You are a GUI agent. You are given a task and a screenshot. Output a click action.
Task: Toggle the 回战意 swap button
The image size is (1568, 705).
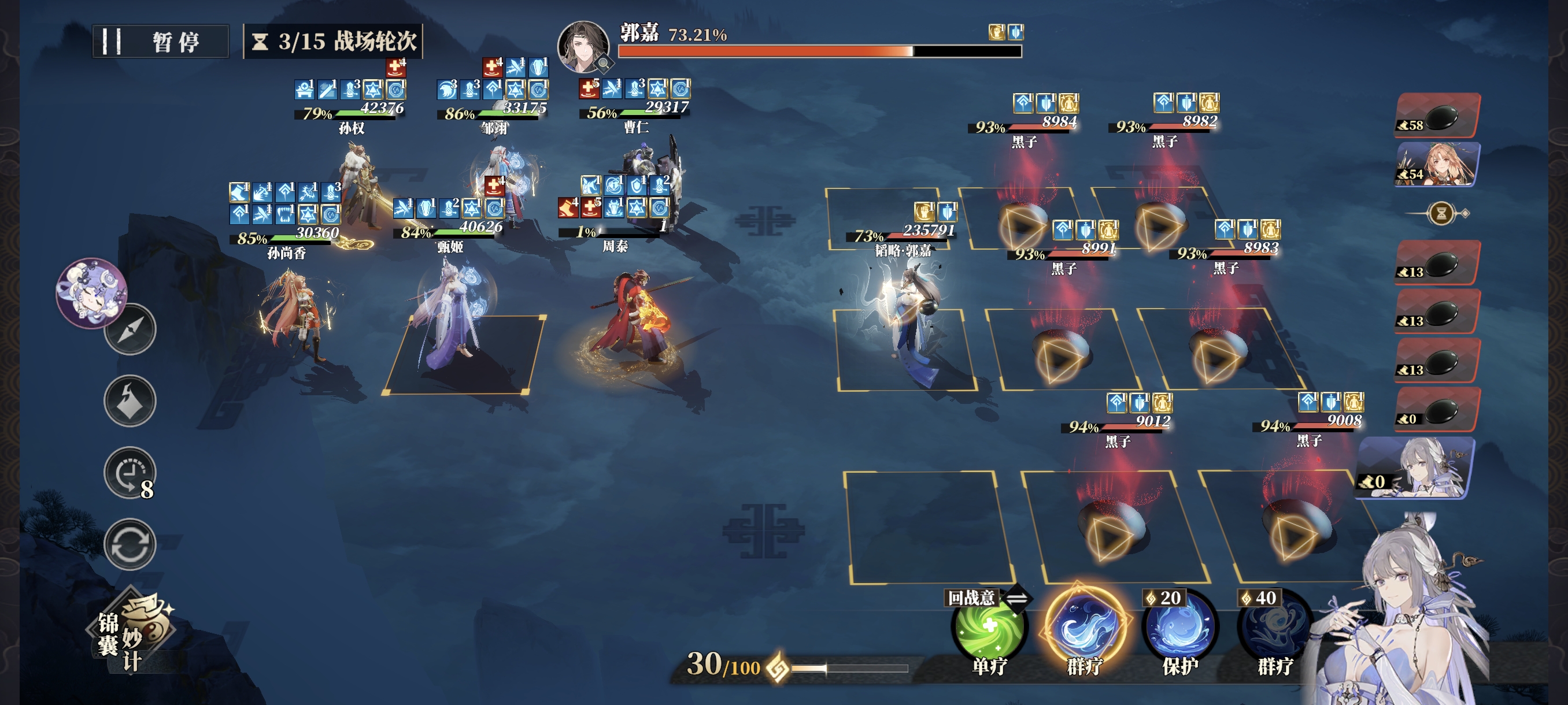(1017, 598)
